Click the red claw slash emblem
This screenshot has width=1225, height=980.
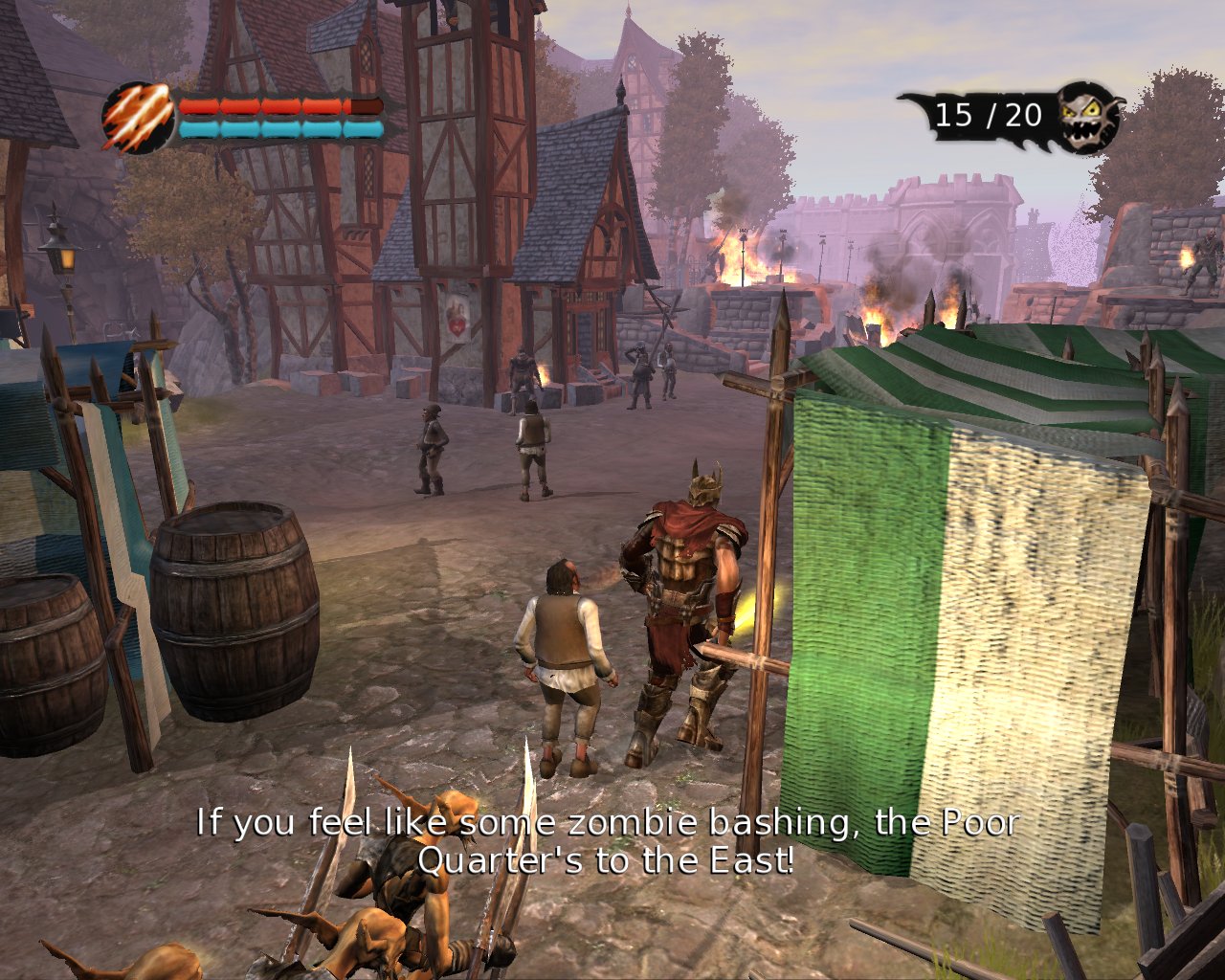click(139, 118)
